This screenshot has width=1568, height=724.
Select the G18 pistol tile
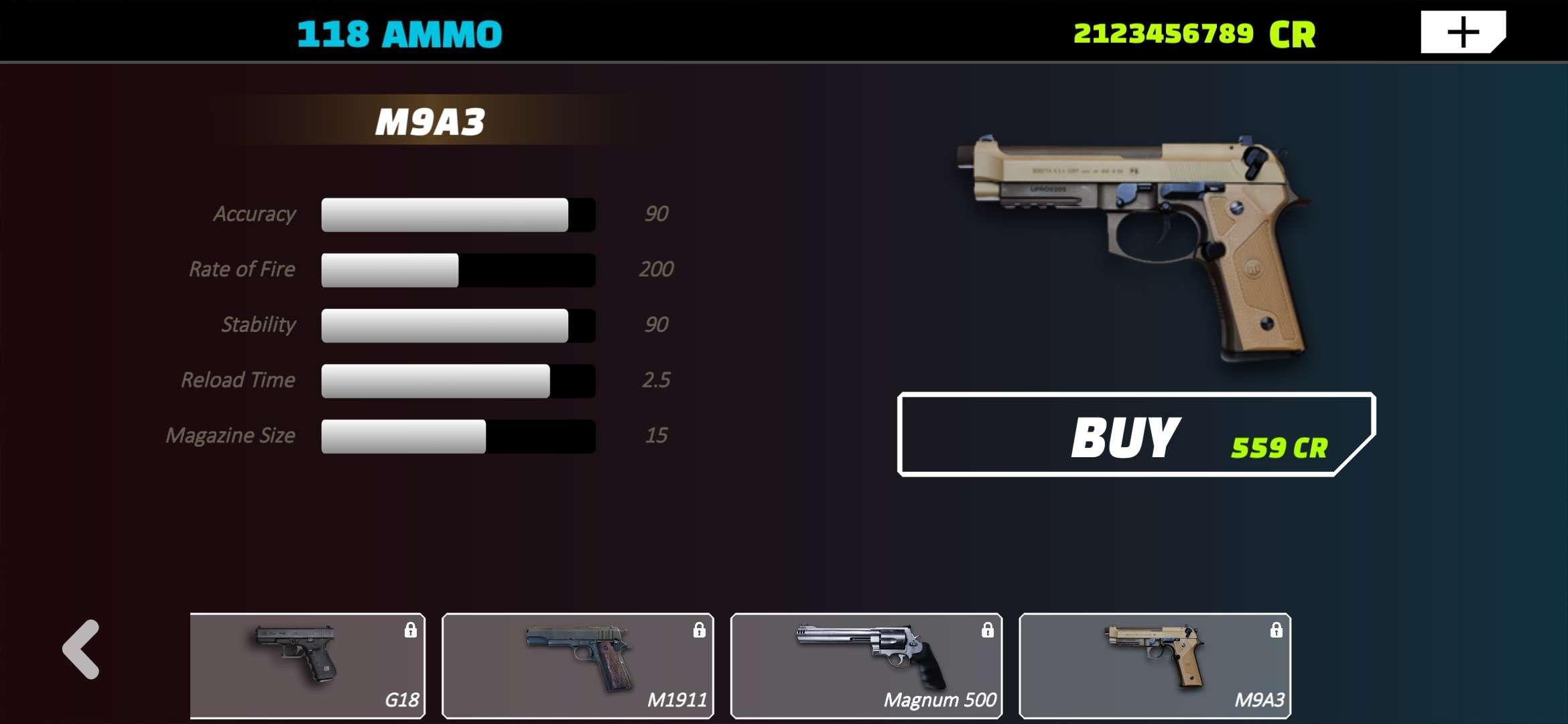click(308, 665)
